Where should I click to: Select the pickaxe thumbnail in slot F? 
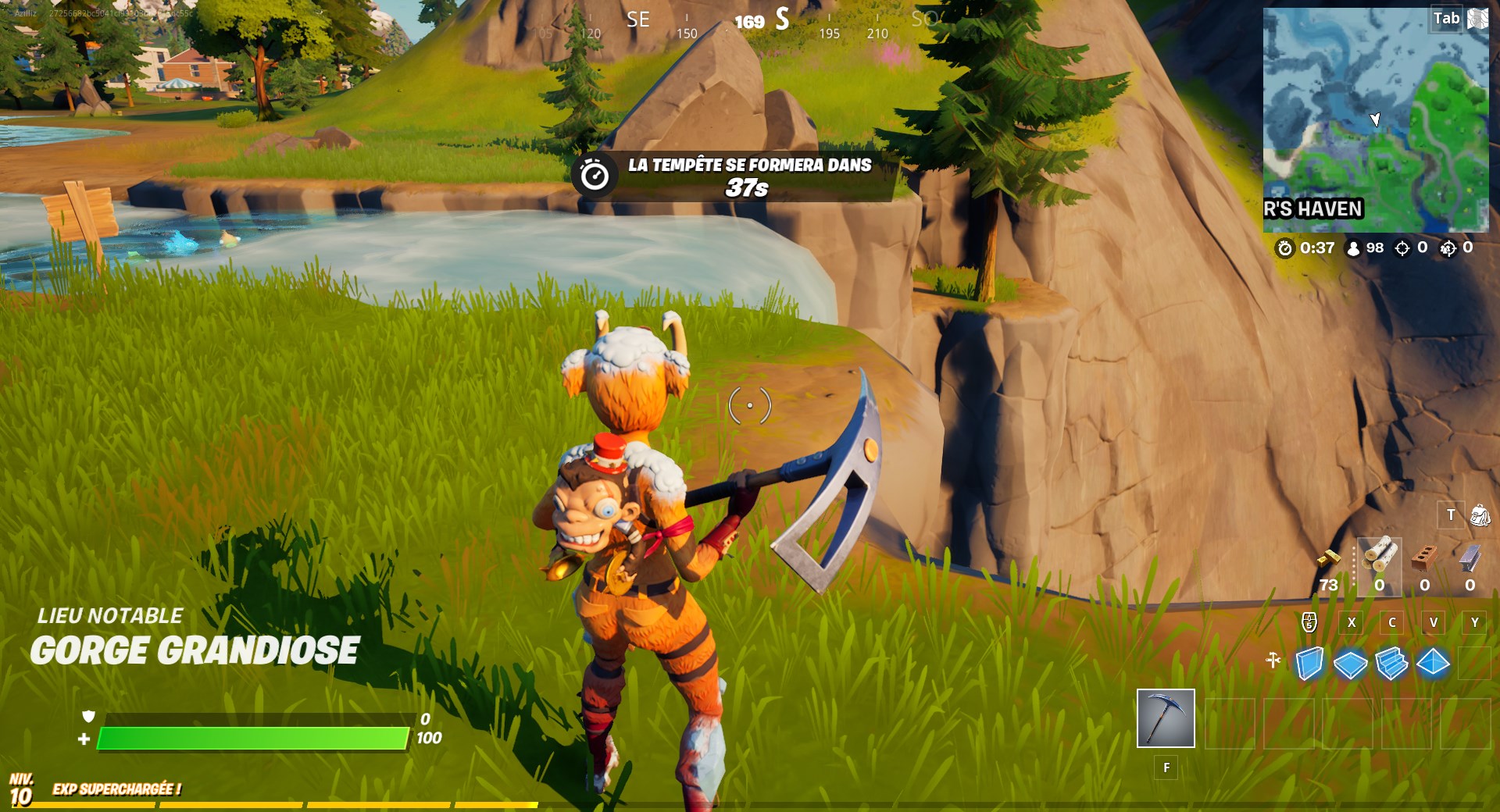tap(1166, 717)
